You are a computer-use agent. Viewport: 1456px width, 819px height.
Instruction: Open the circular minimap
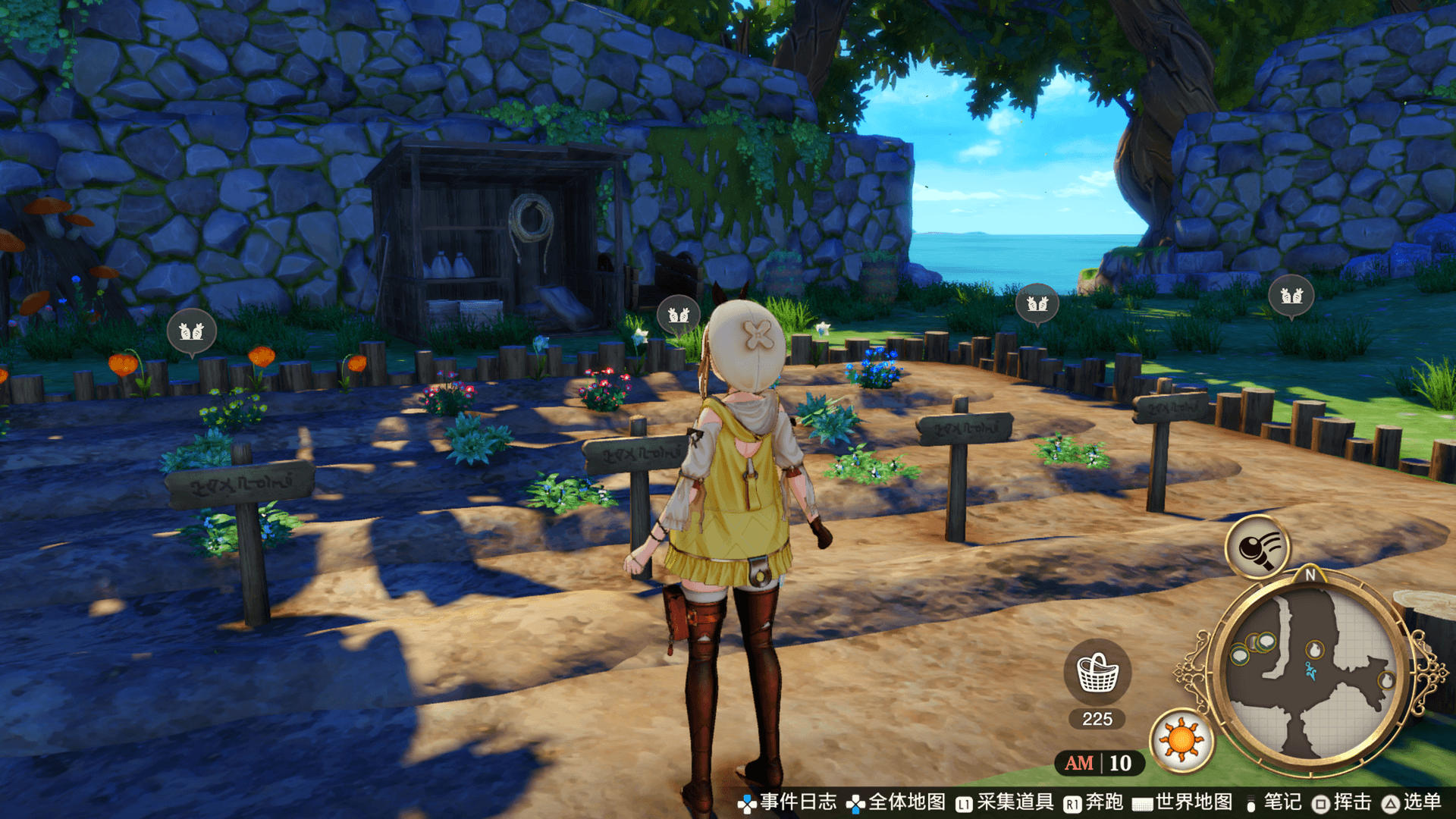tap(1310, 673)
